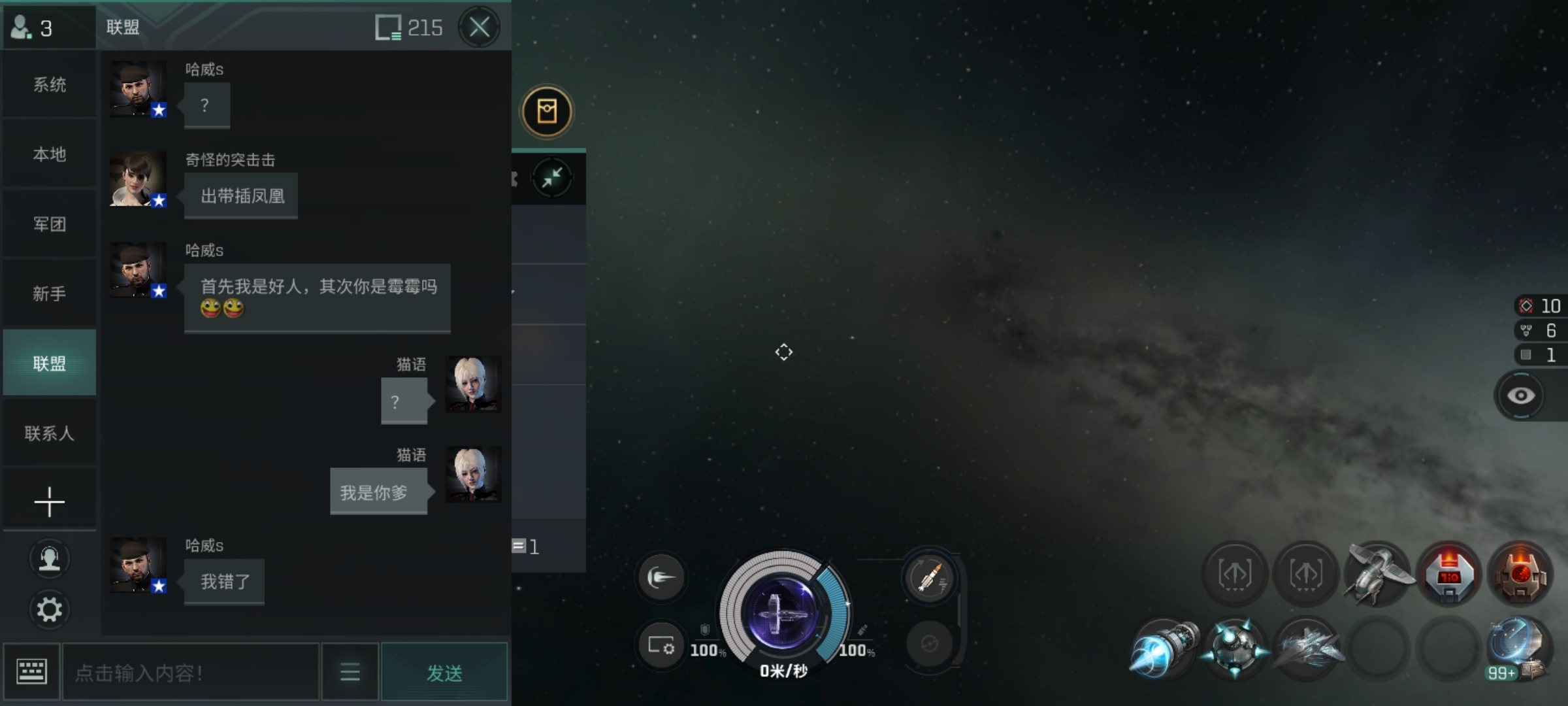Open the gold-ringed package icon
This screenshot has height=706, width=1568.
[x=547, y=112]
